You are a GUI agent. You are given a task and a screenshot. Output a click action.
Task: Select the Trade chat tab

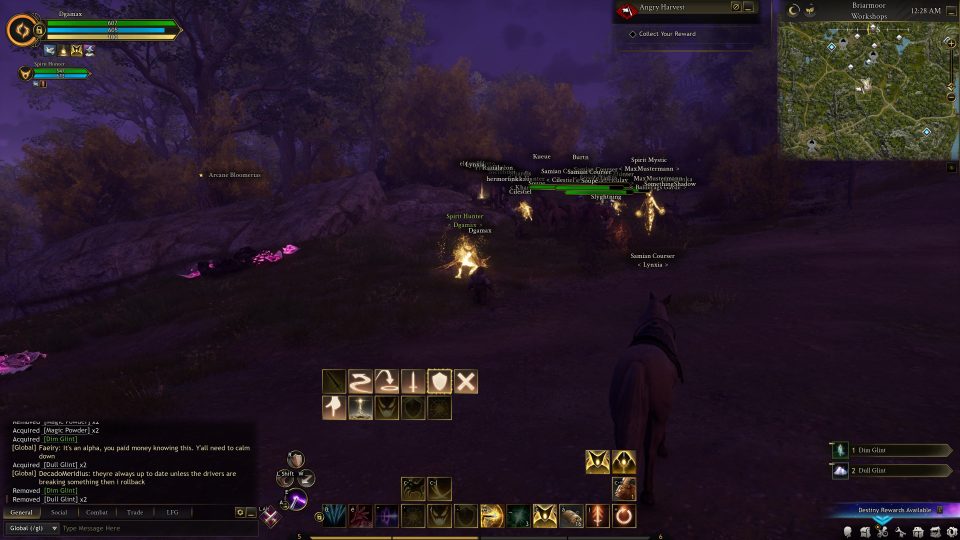point(135,512)
